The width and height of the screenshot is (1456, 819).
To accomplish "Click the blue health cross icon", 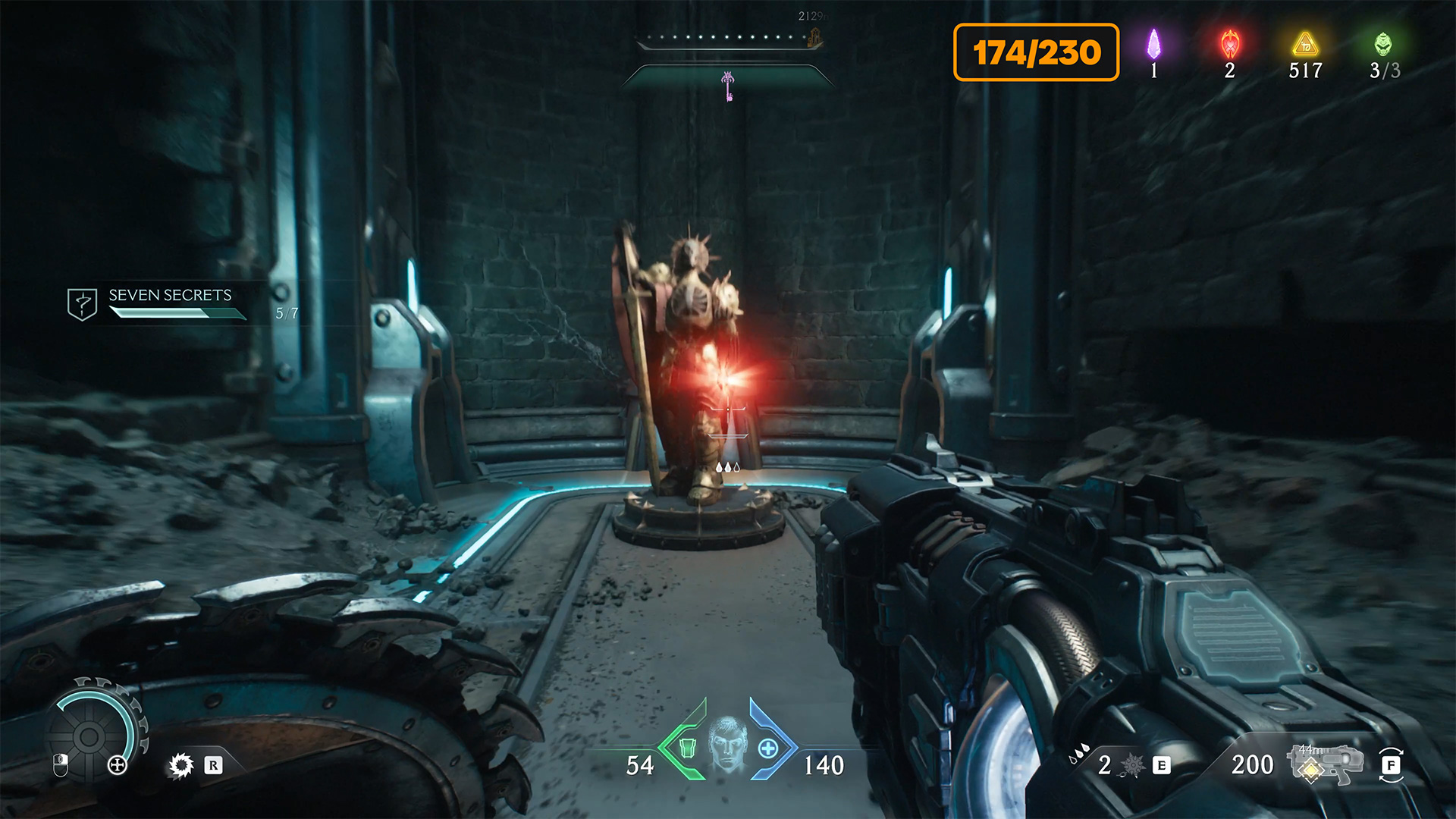I will click(x=768, y=748).
